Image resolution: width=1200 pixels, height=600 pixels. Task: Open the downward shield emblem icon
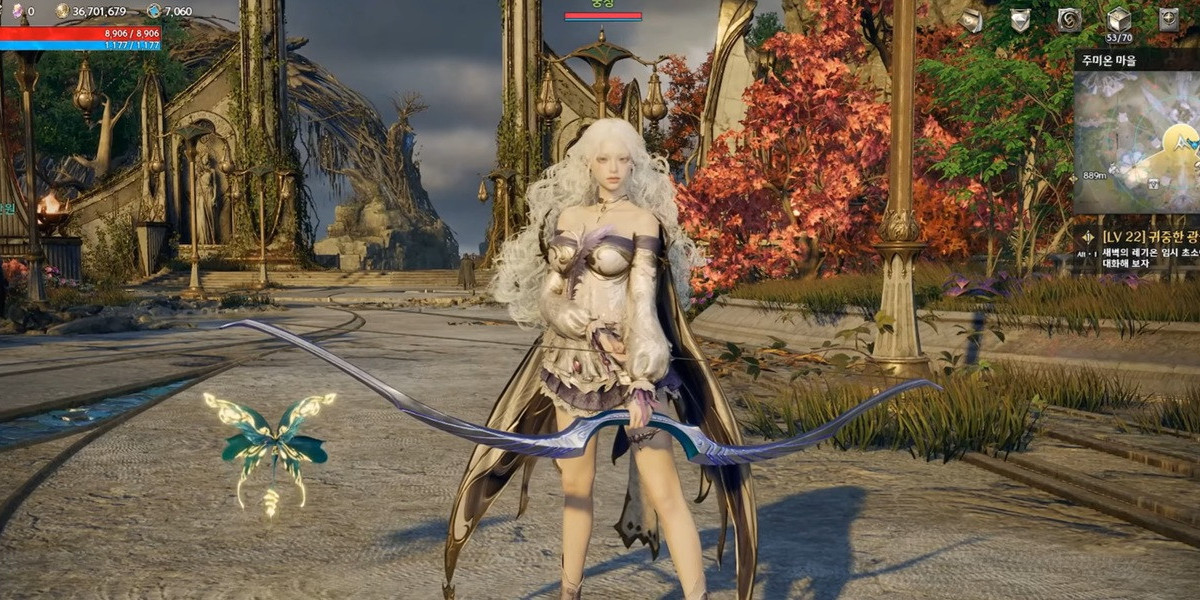tap(1019, 19)
